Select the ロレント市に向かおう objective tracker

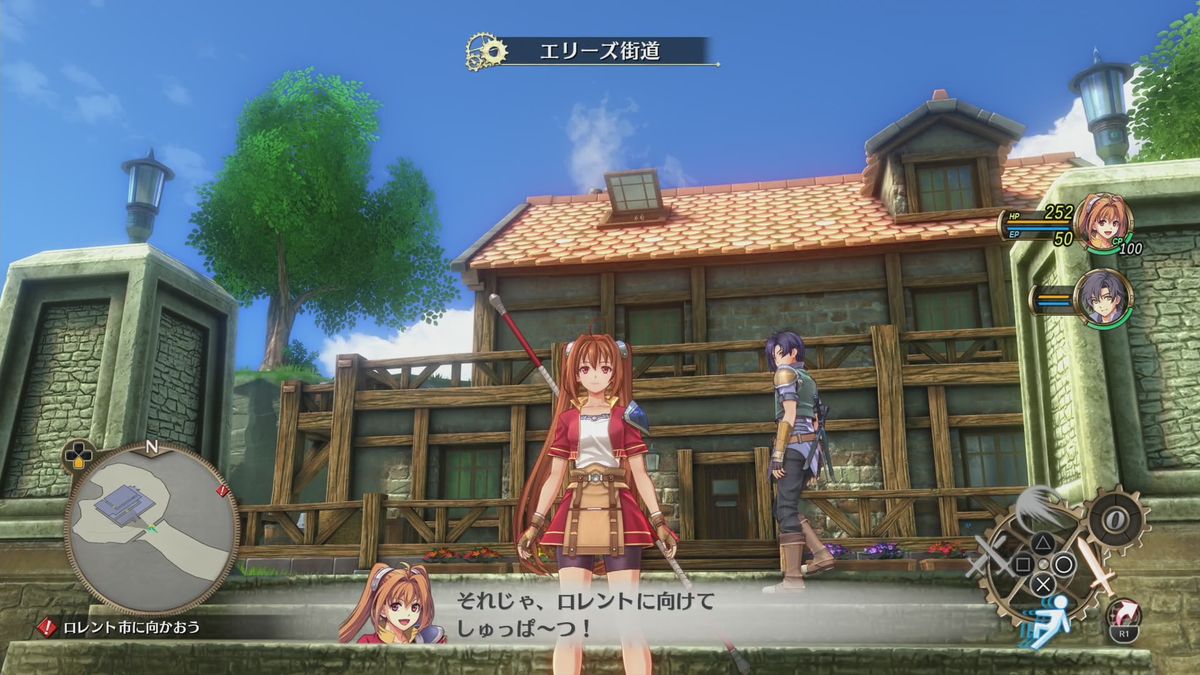coord(132,628)
